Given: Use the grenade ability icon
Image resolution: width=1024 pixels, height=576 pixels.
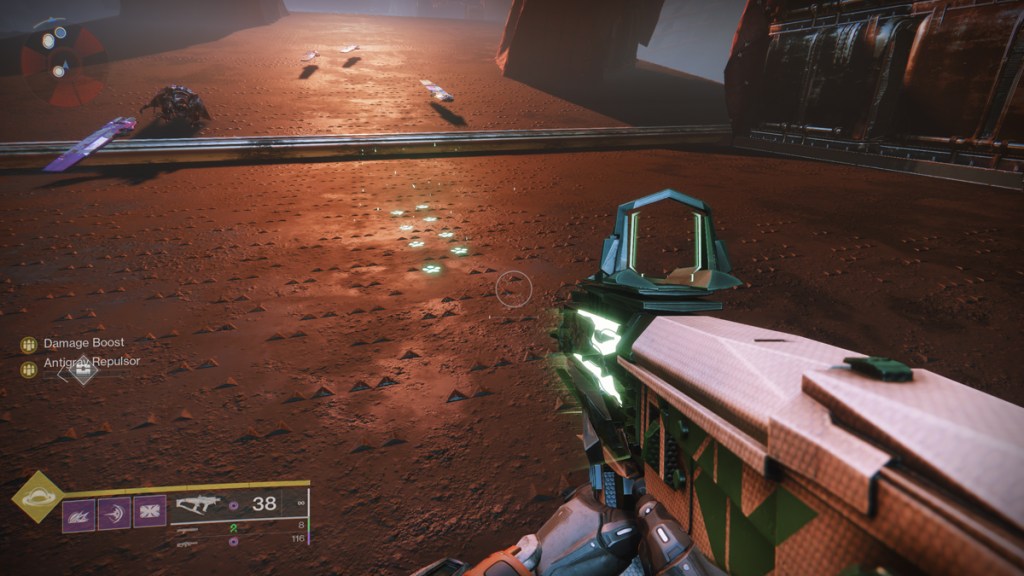Looking at the screenshot, I should click(x=79, y=514).
